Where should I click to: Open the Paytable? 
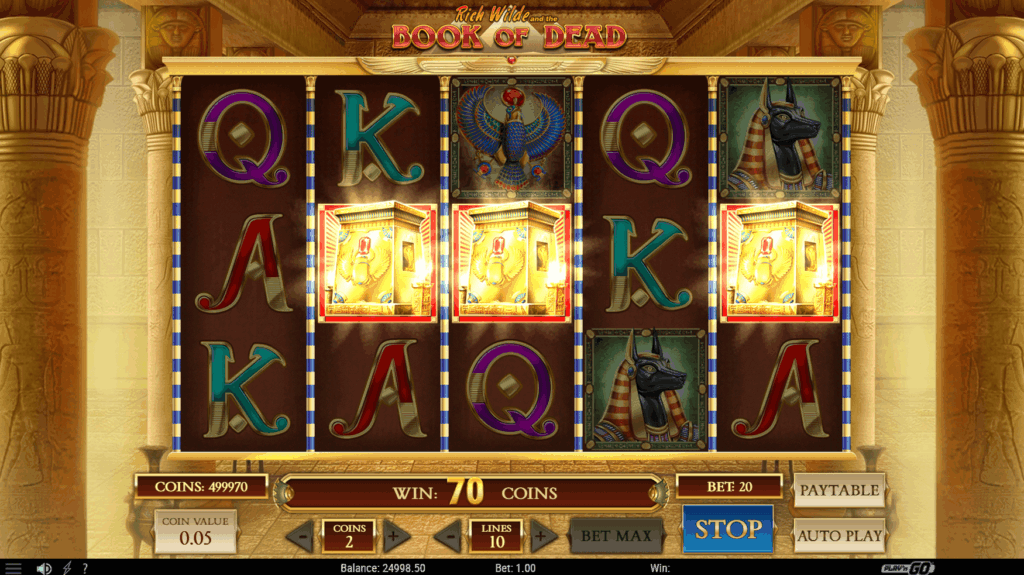[839, 490]
